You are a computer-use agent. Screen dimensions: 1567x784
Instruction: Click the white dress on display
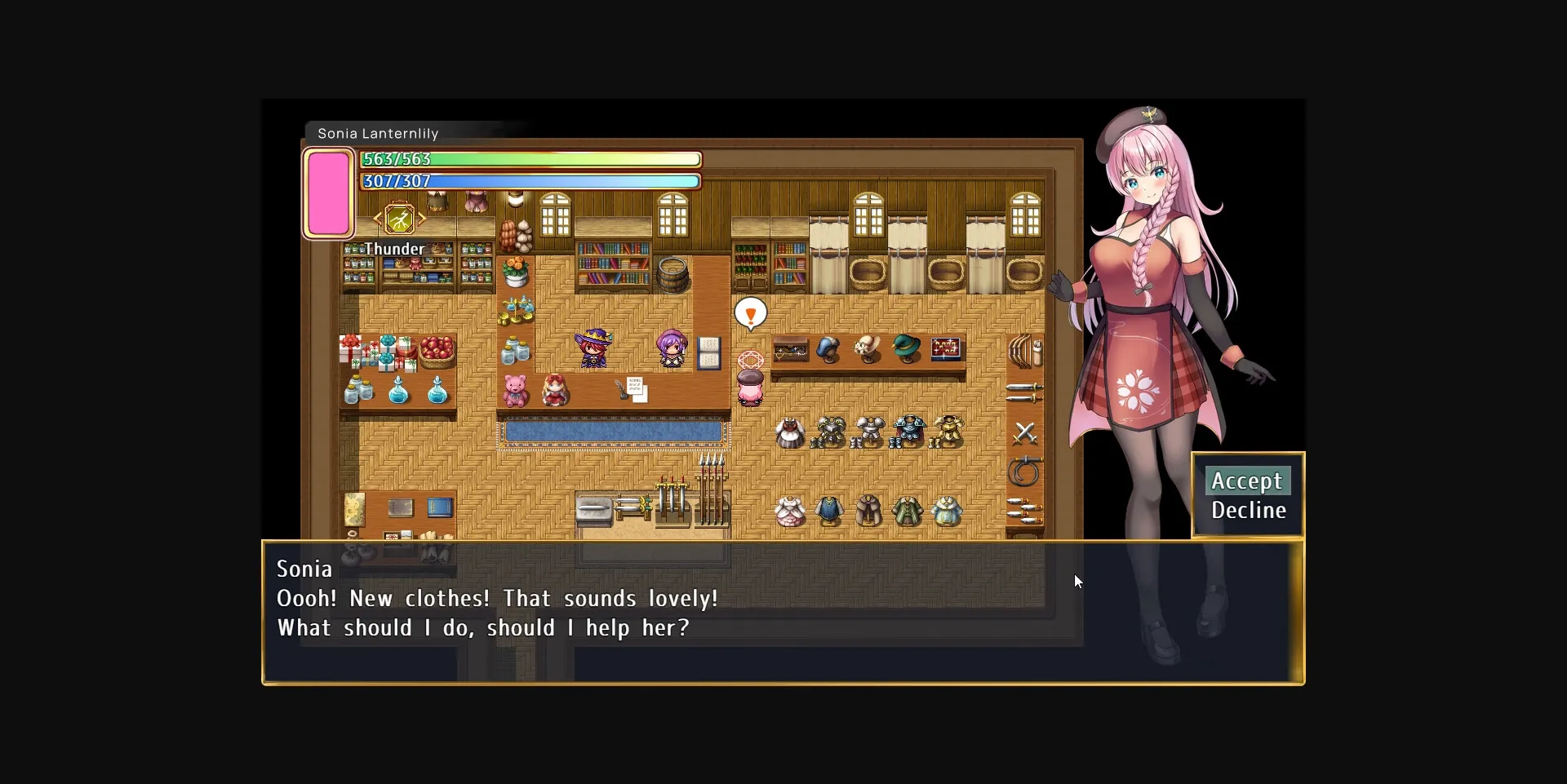coord(788,510)
